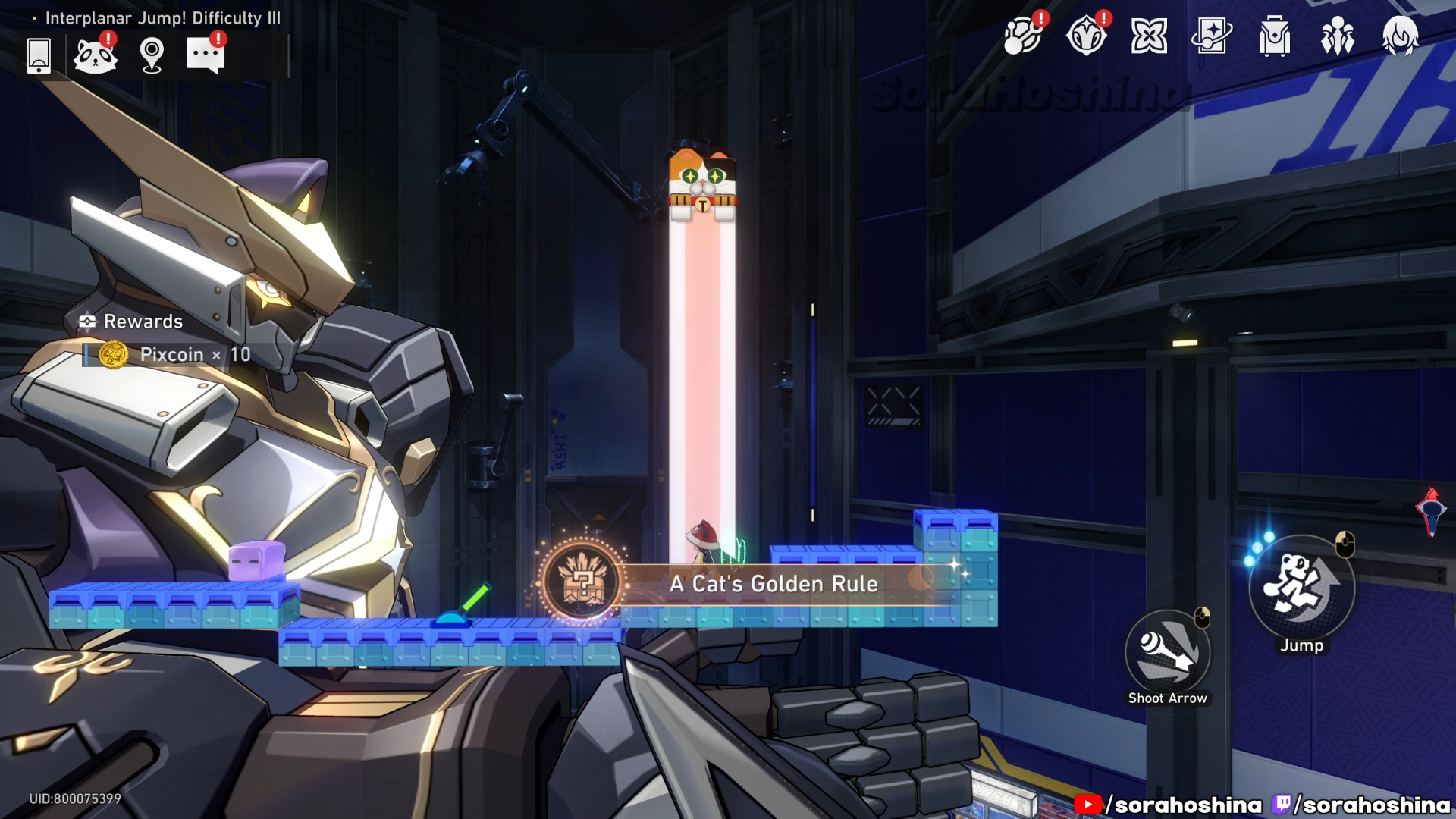This screenshot has width=1456, height=819.
Task: Select the Interplanar Jump mission tracker
Action: pyautogui.click(x=162, y=18)
